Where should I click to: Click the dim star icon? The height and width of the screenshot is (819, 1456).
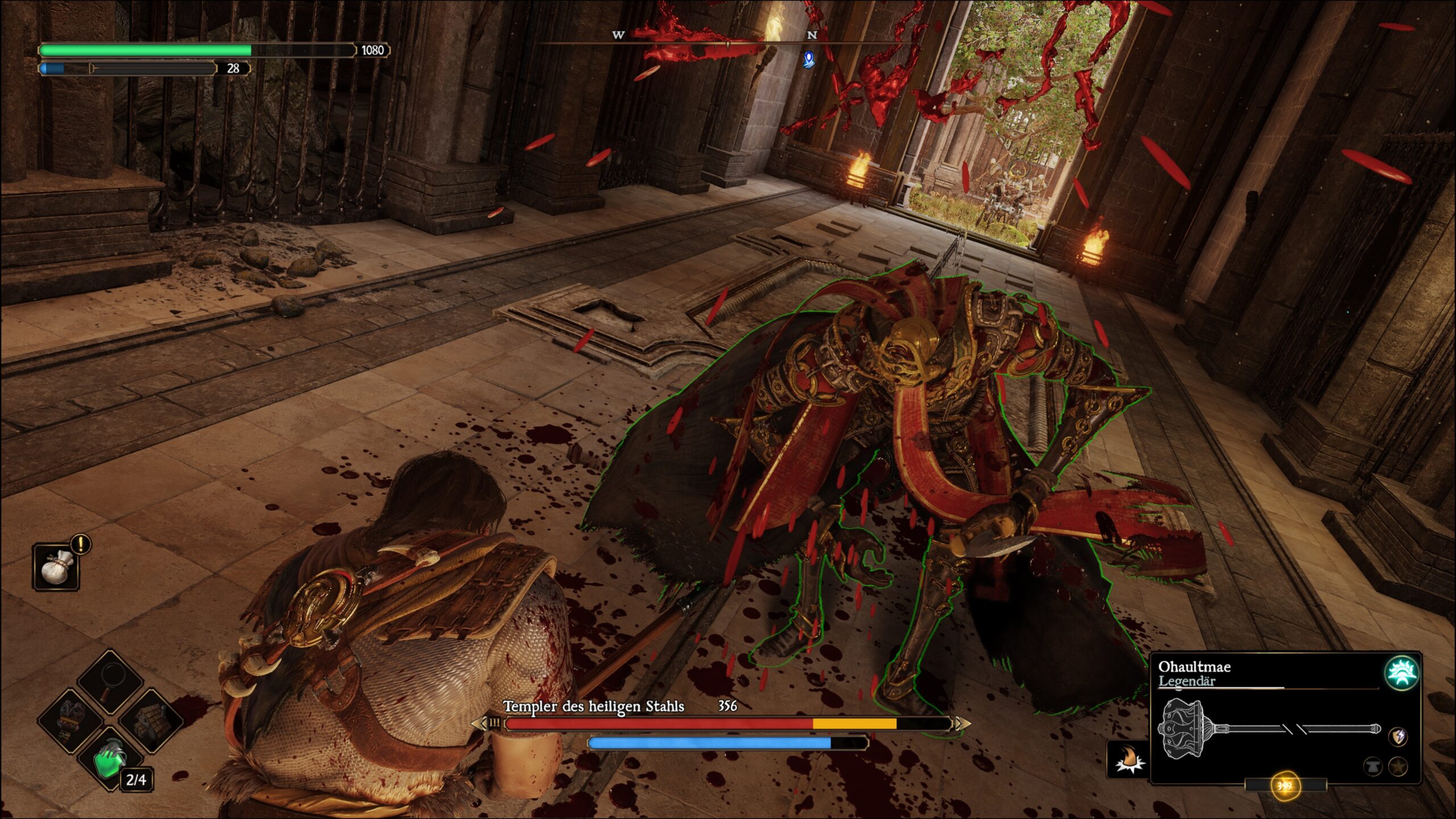tap(1399, 767)
